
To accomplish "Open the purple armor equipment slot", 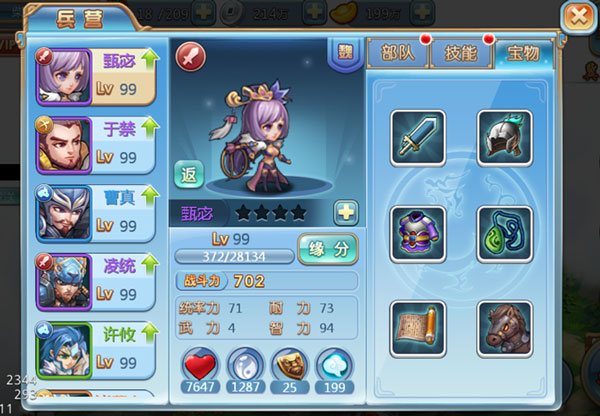I will tap(414, 232).
